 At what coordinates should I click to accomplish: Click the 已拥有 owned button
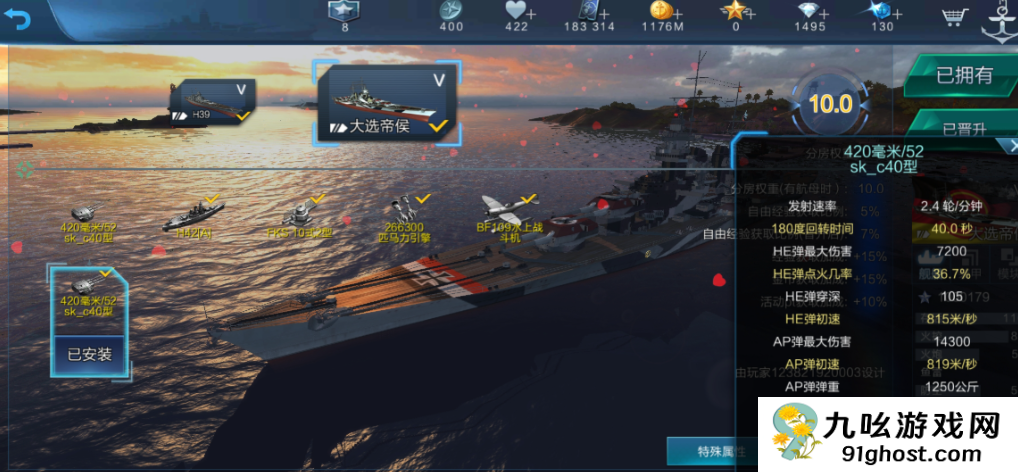(x=963, y=75)
